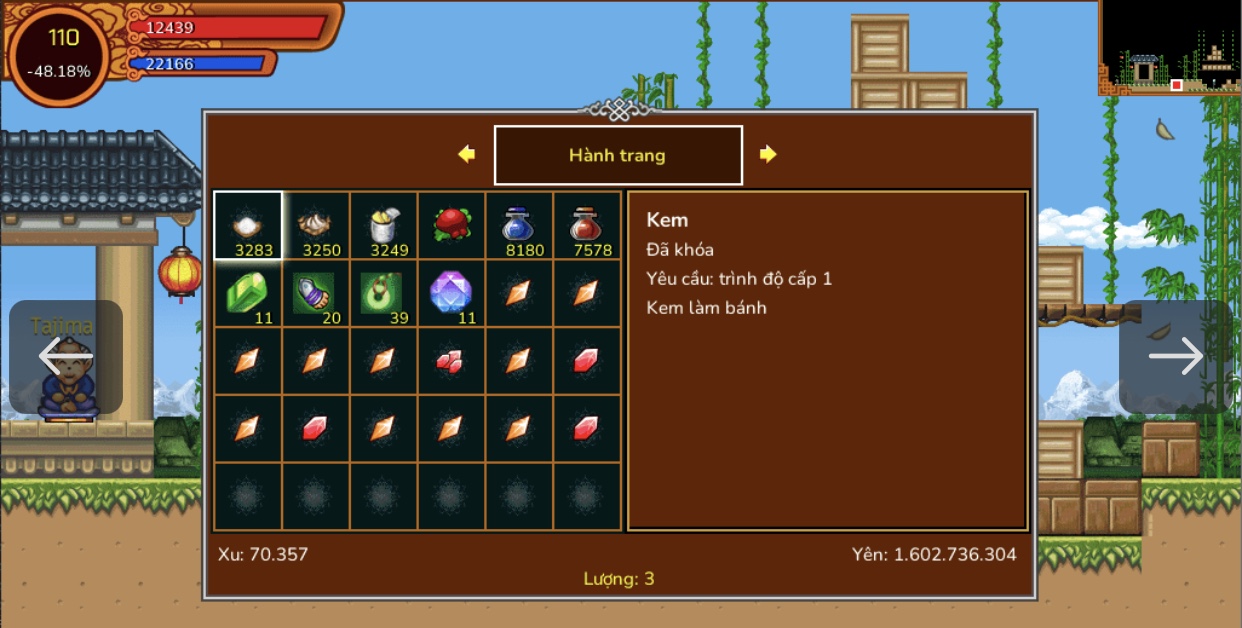Select the purple-blue gemstone item
Viewport: 1242px width, 628px height.
[x=452, y=294]
